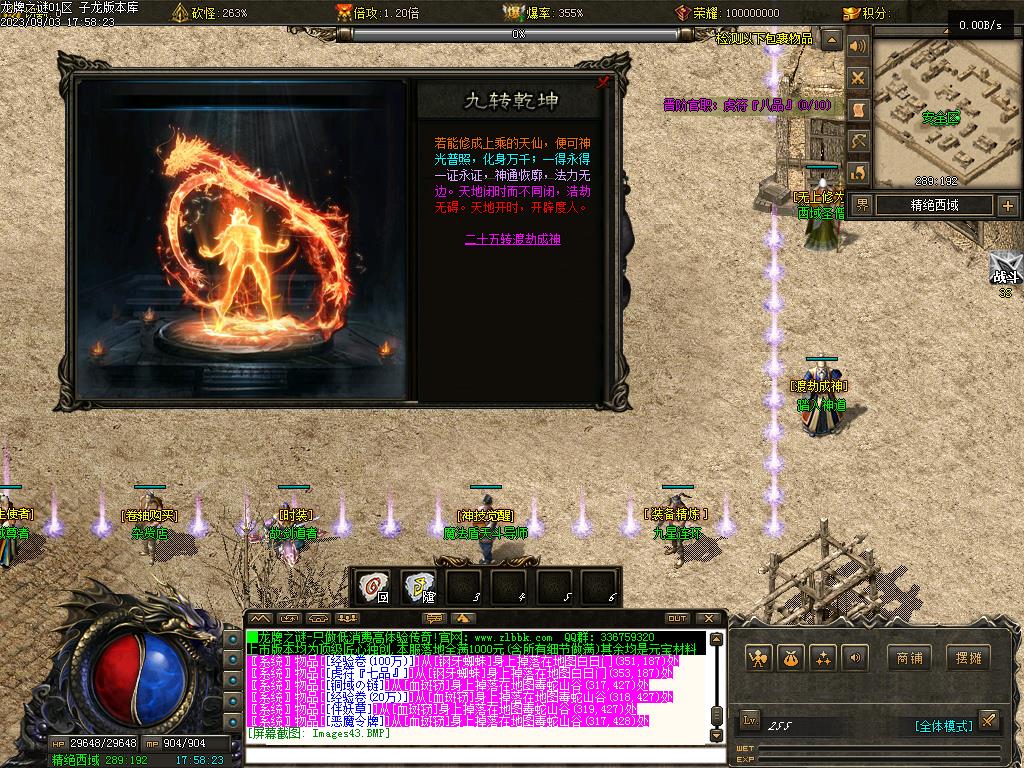The height and width of the screenshot is (768, 1024).
Task: Expand the minimap with plus button
Action: 1007,206
